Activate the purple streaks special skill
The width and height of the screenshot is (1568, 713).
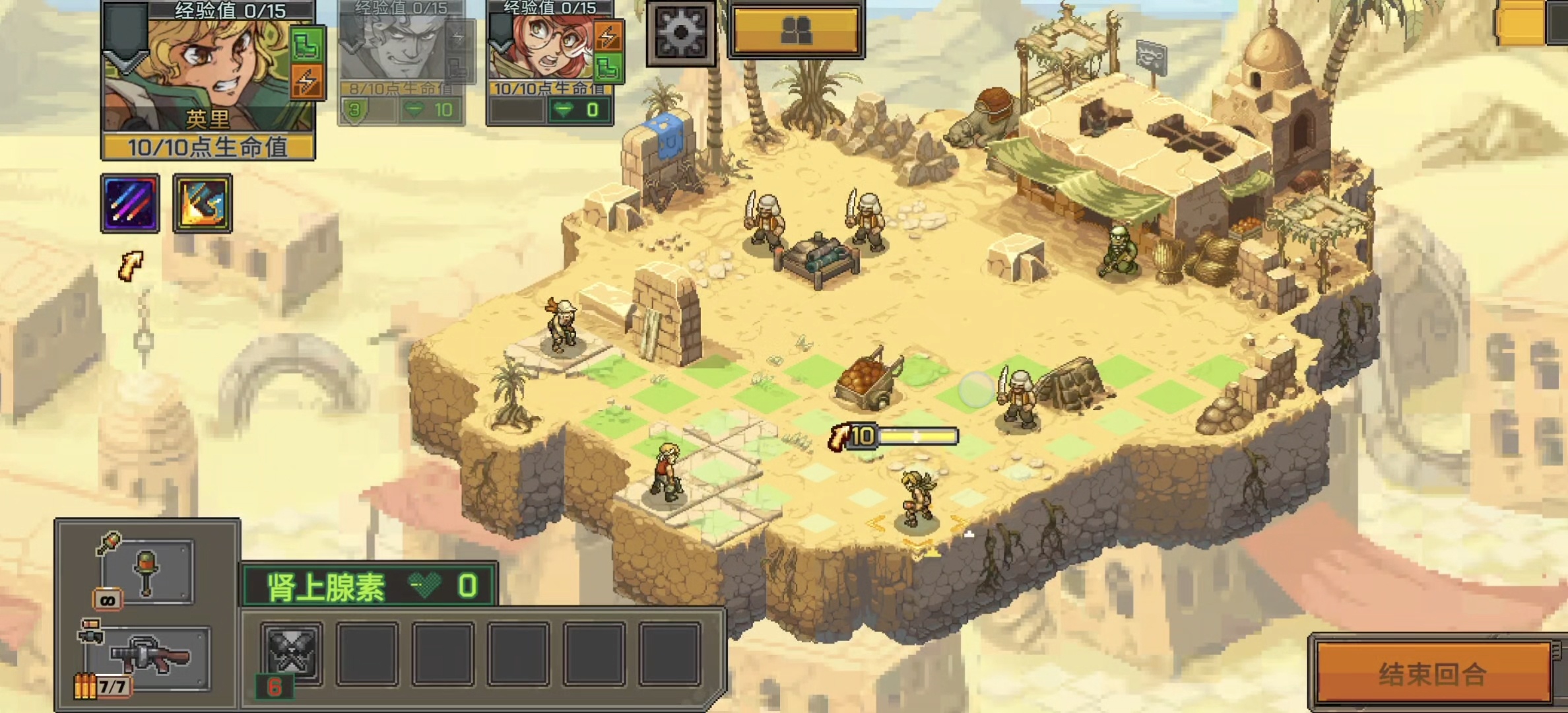pyautogui.click(x=130, y=203)
